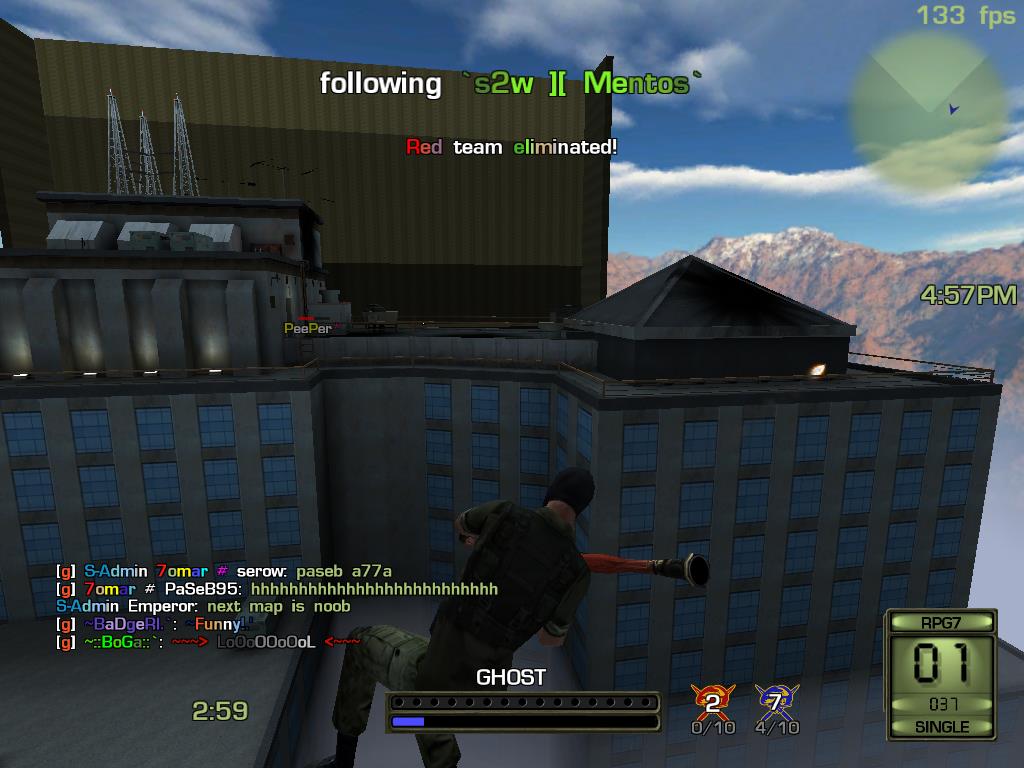
Task: Select the blue team emblem icon
Action: (x=775, y=700)
